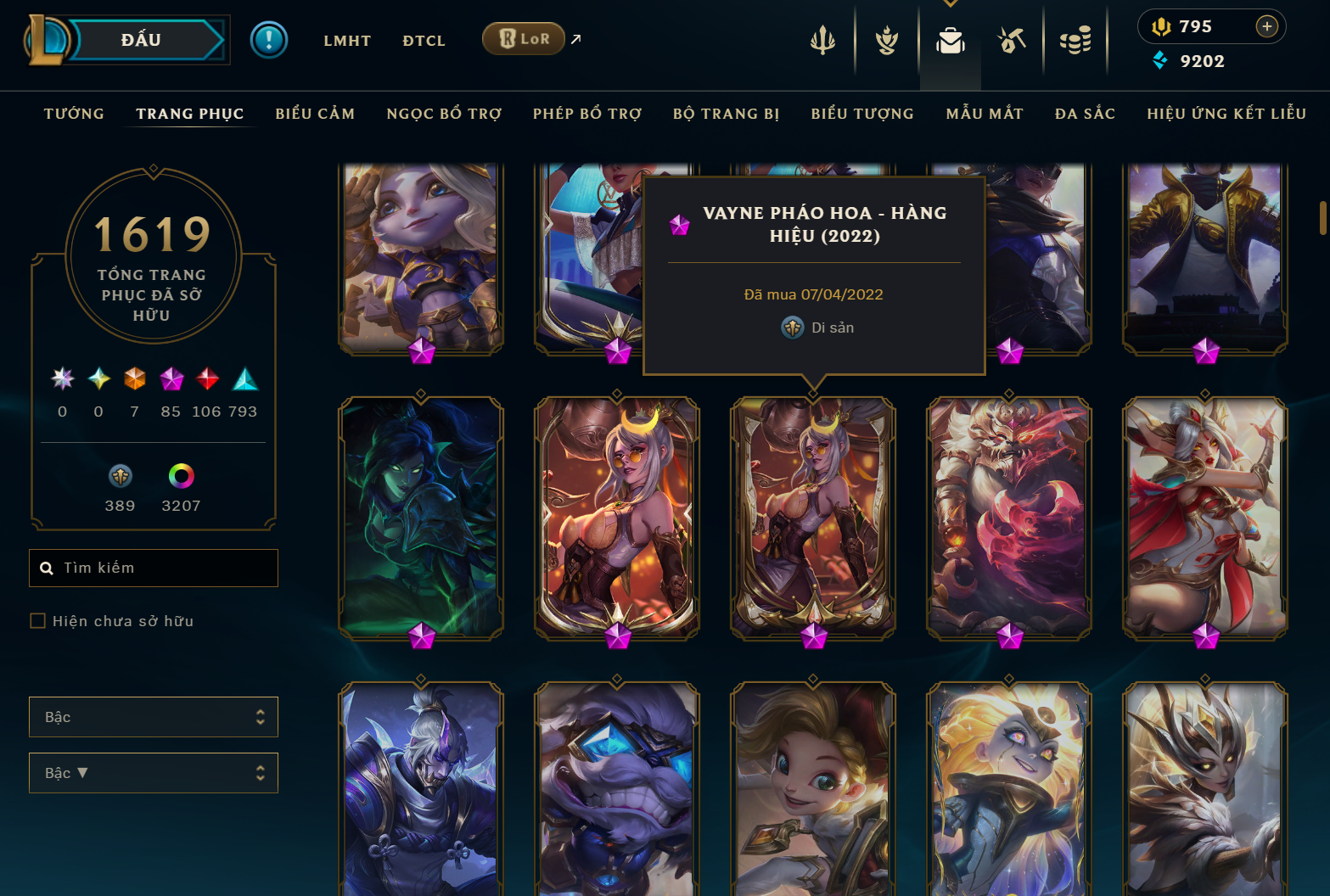
Task: Click the prismatic ultimate star gem filter
Action: tap(61, 379)
